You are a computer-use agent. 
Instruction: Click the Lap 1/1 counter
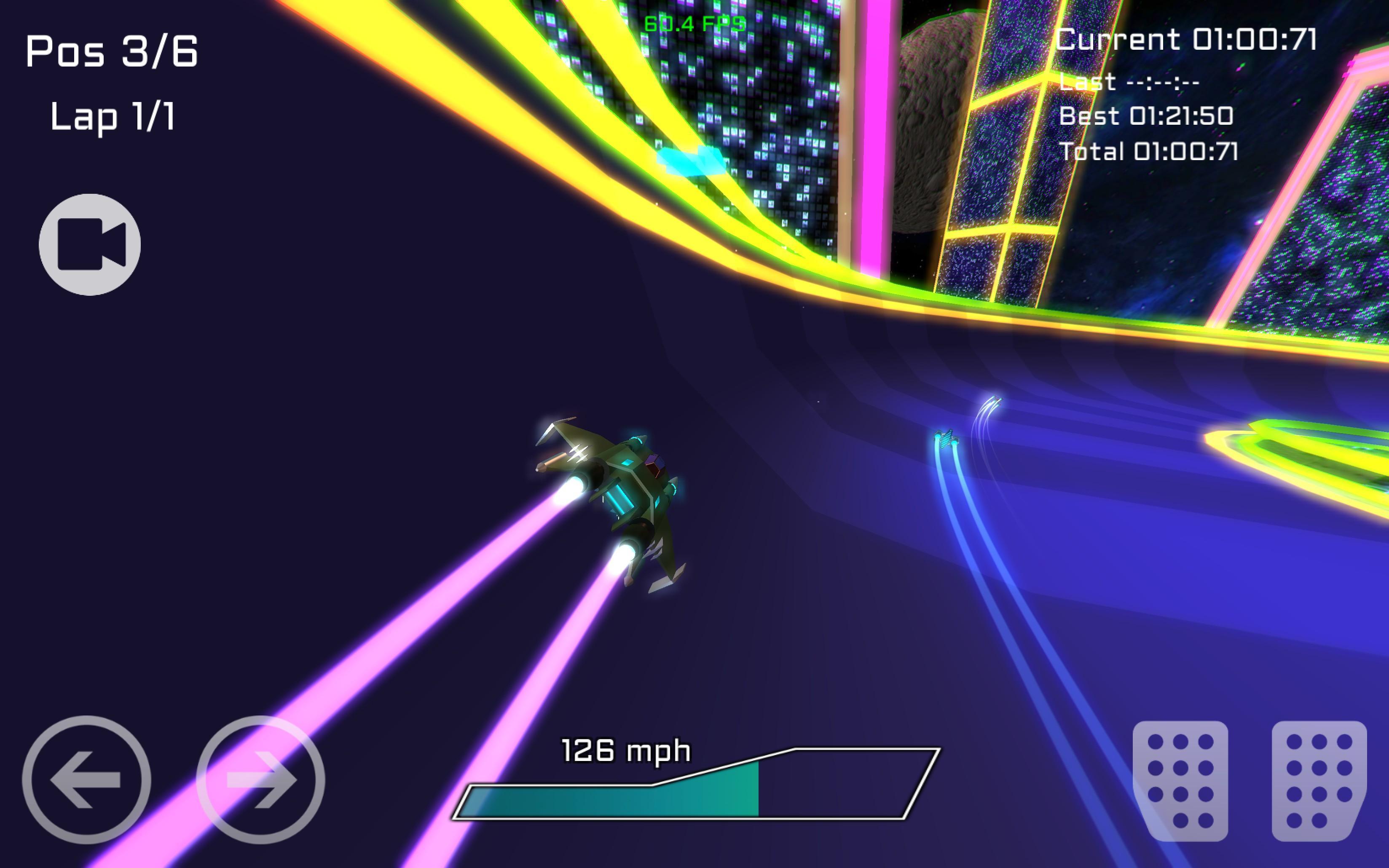point(113,119)
